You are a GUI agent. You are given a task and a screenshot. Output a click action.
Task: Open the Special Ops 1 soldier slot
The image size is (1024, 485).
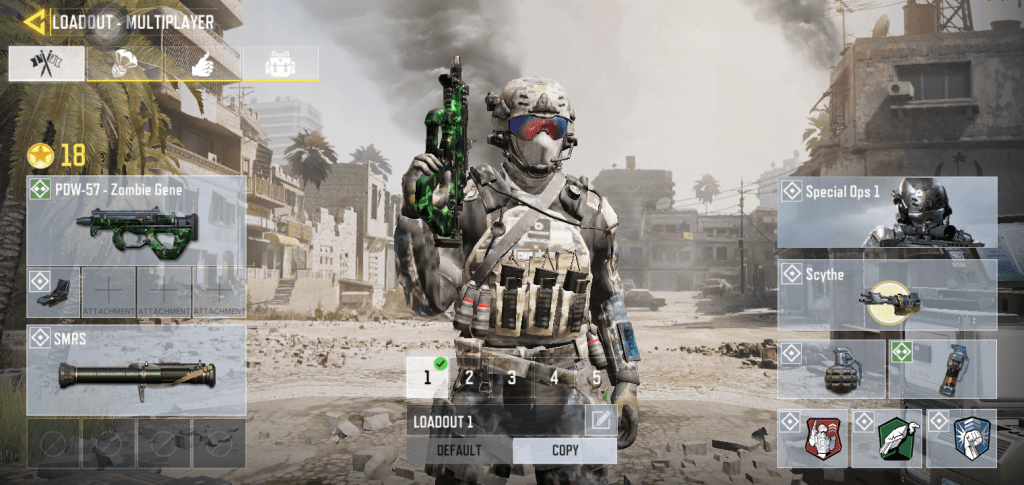[887, 212]
